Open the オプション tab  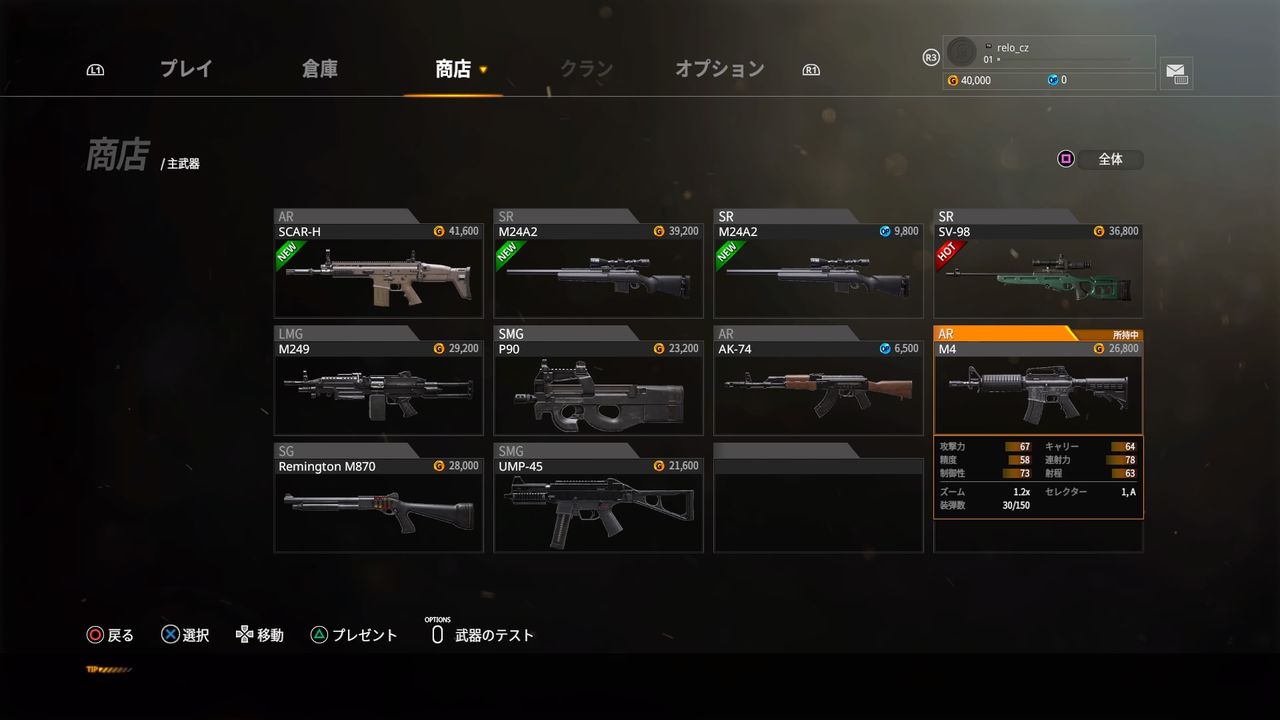click(x=719, y=68)
